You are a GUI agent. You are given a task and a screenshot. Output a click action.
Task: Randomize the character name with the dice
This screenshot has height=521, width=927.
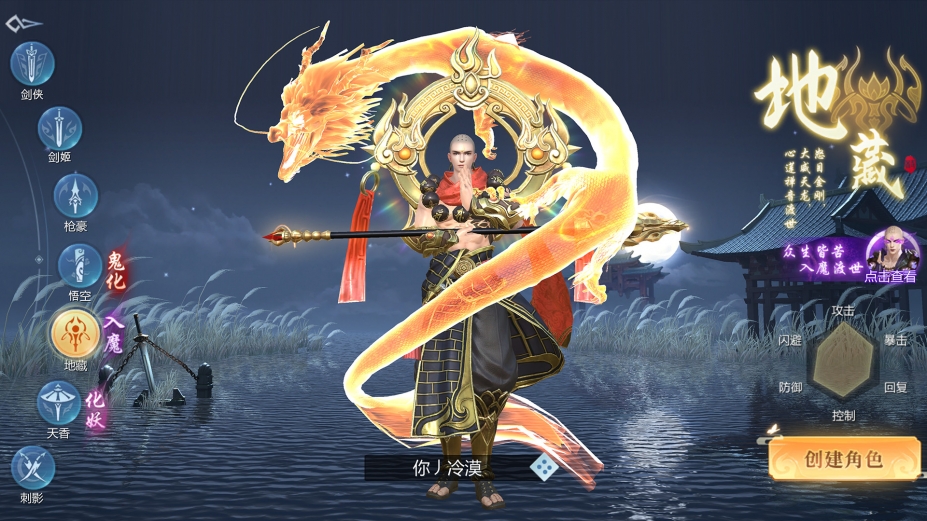[x=542, y=467]
